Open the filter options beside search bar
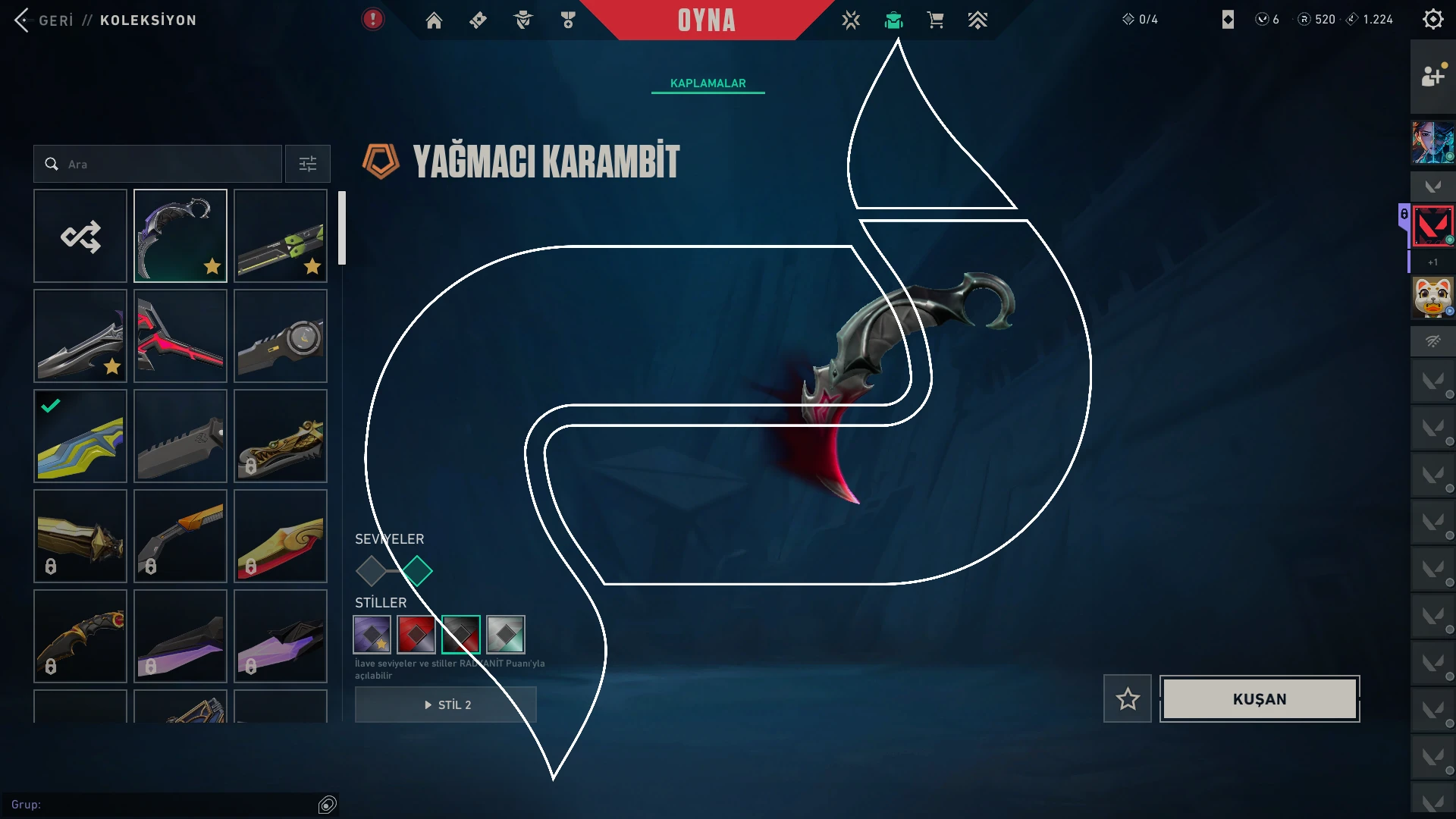Image resolution: width=1456 pixels, height=819 pixels. click(307, 164)
